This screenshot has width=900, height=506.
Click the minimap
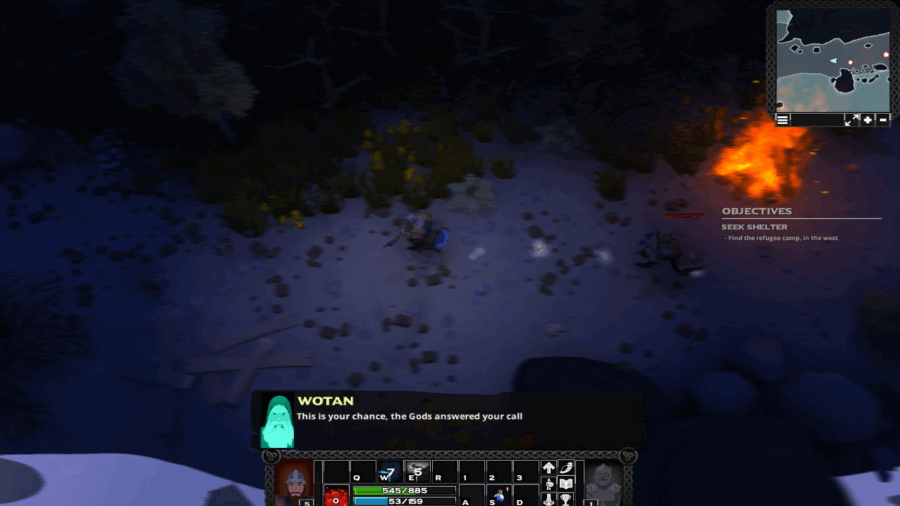pyautogui.click(x=832, y=60)
